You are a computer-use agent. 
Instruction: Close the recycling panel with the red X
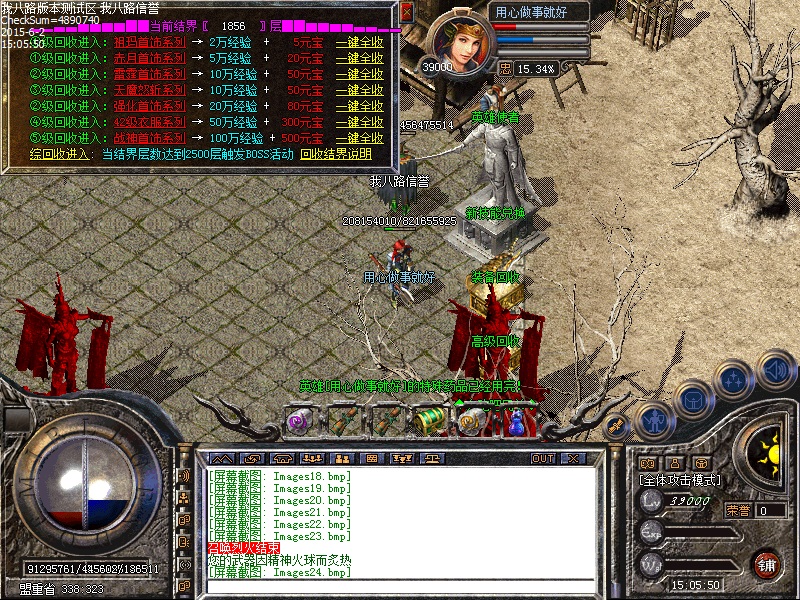click(406, 12)
